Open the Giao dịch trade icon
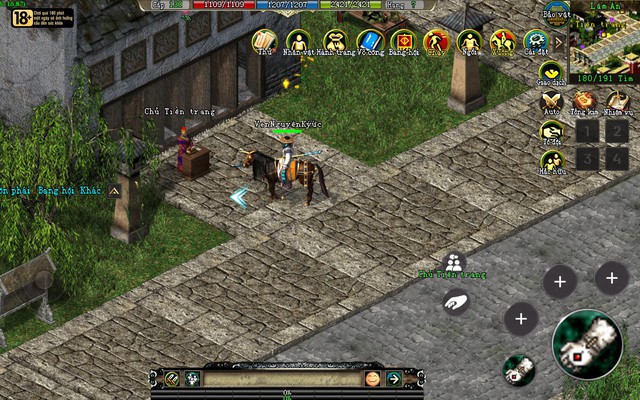 tap(551, 72)
